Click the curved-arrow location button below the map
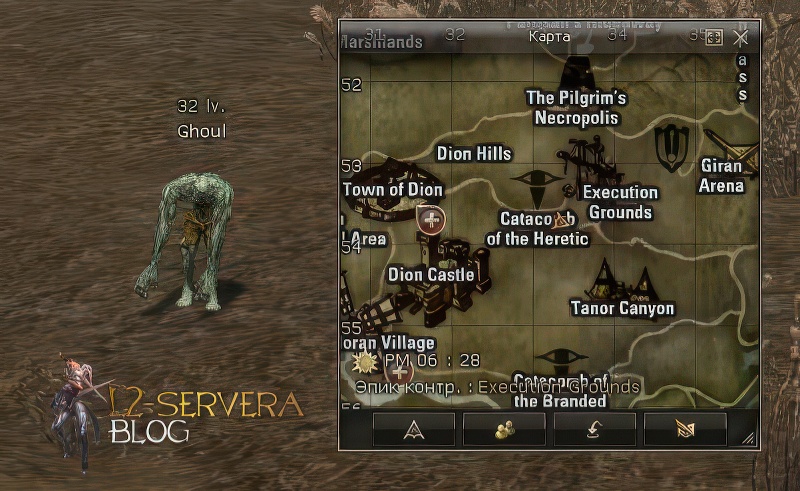The height and width of the screenshot is (491, 800). (x=594, y=429)
